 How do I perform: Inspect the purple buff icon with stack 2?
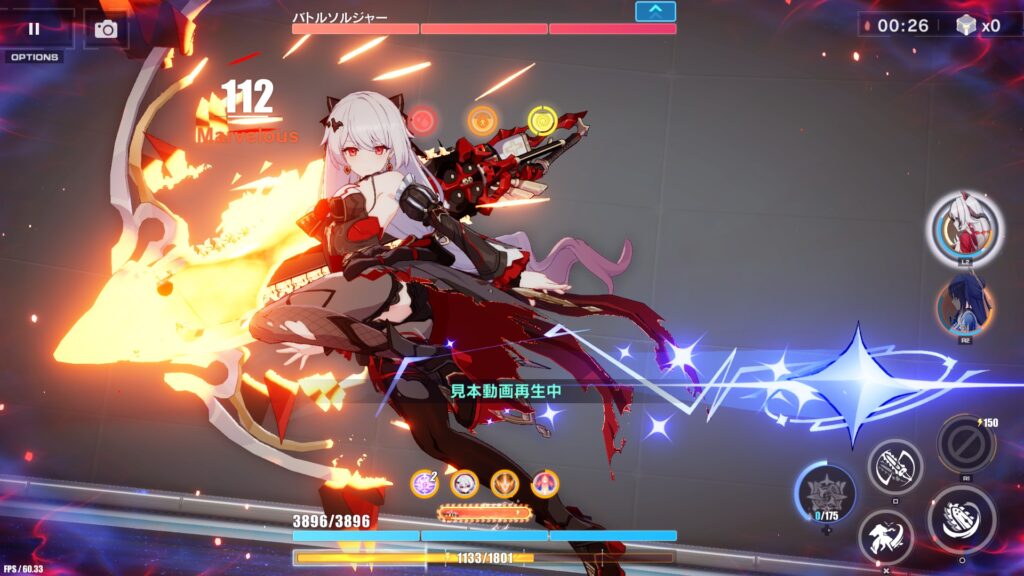coord(425,484)
